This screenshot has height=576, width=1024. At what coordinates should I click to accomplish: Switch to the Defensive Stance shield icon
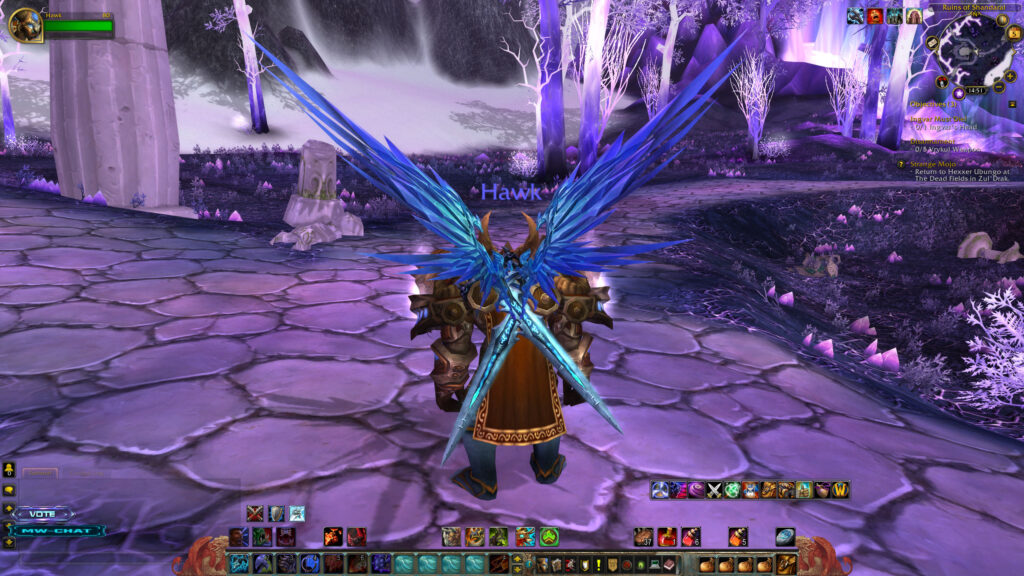[275, 513]
